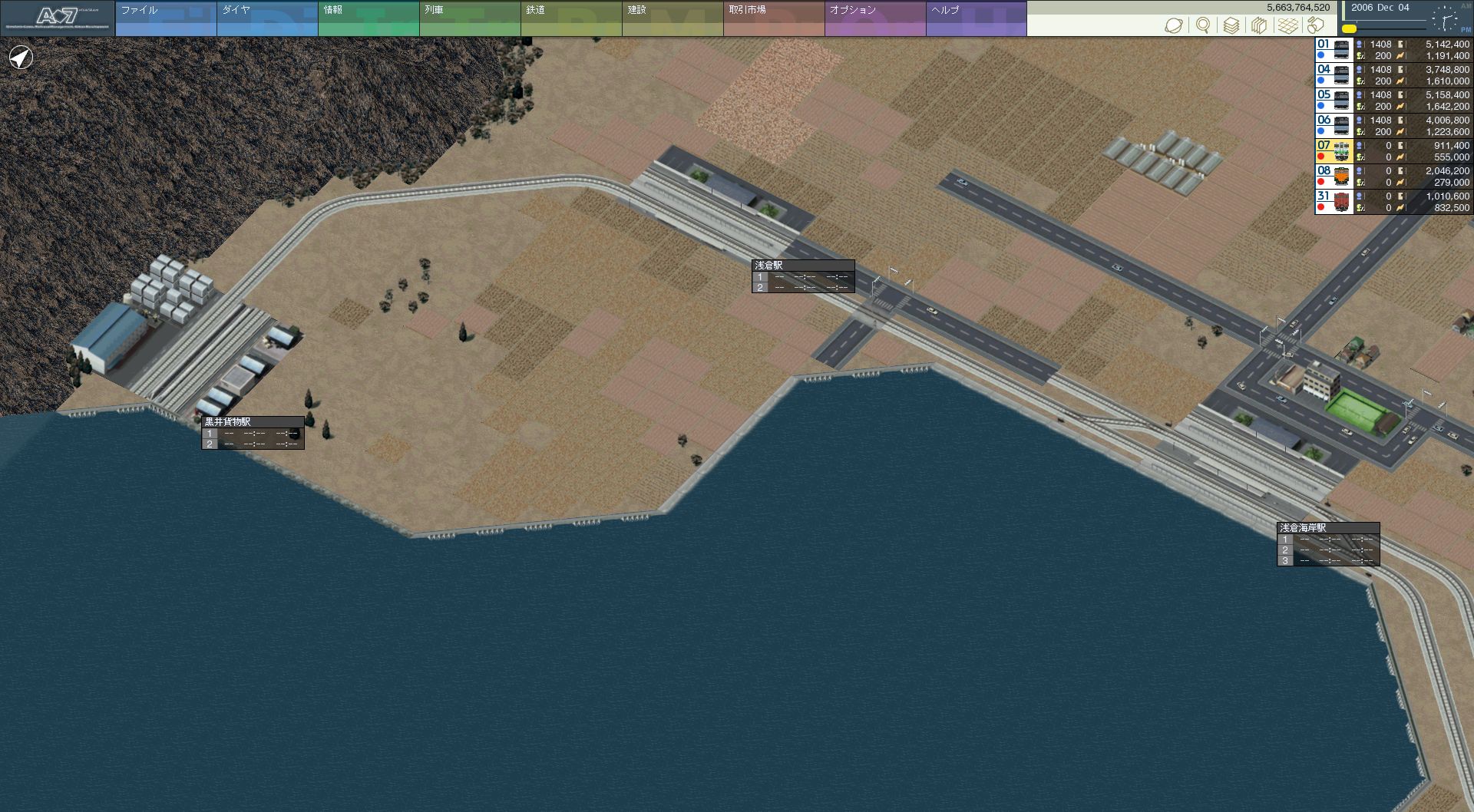The width and height of the screenshot is (1474, 812).
Task: Open the オプション (Options) menu
Action: pos(874,18)
